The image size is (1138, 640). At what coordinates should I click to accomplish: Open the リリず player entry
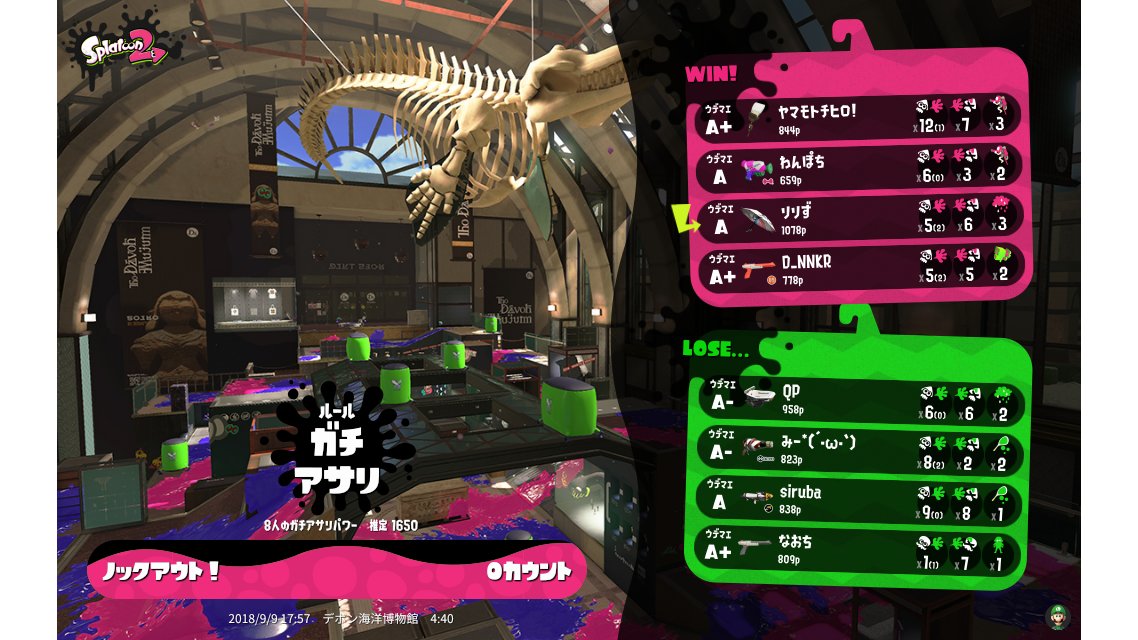860,219
